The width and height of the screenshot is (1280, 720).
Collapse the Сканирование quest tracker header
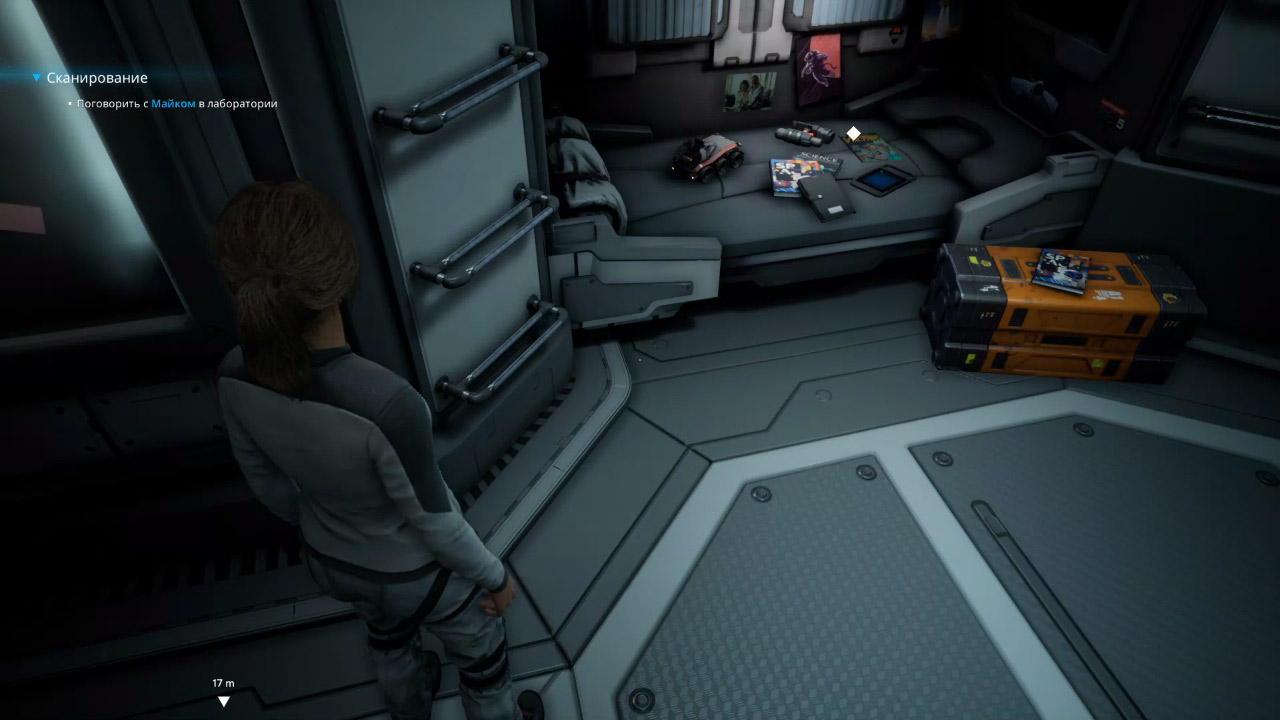pos(37,78)
